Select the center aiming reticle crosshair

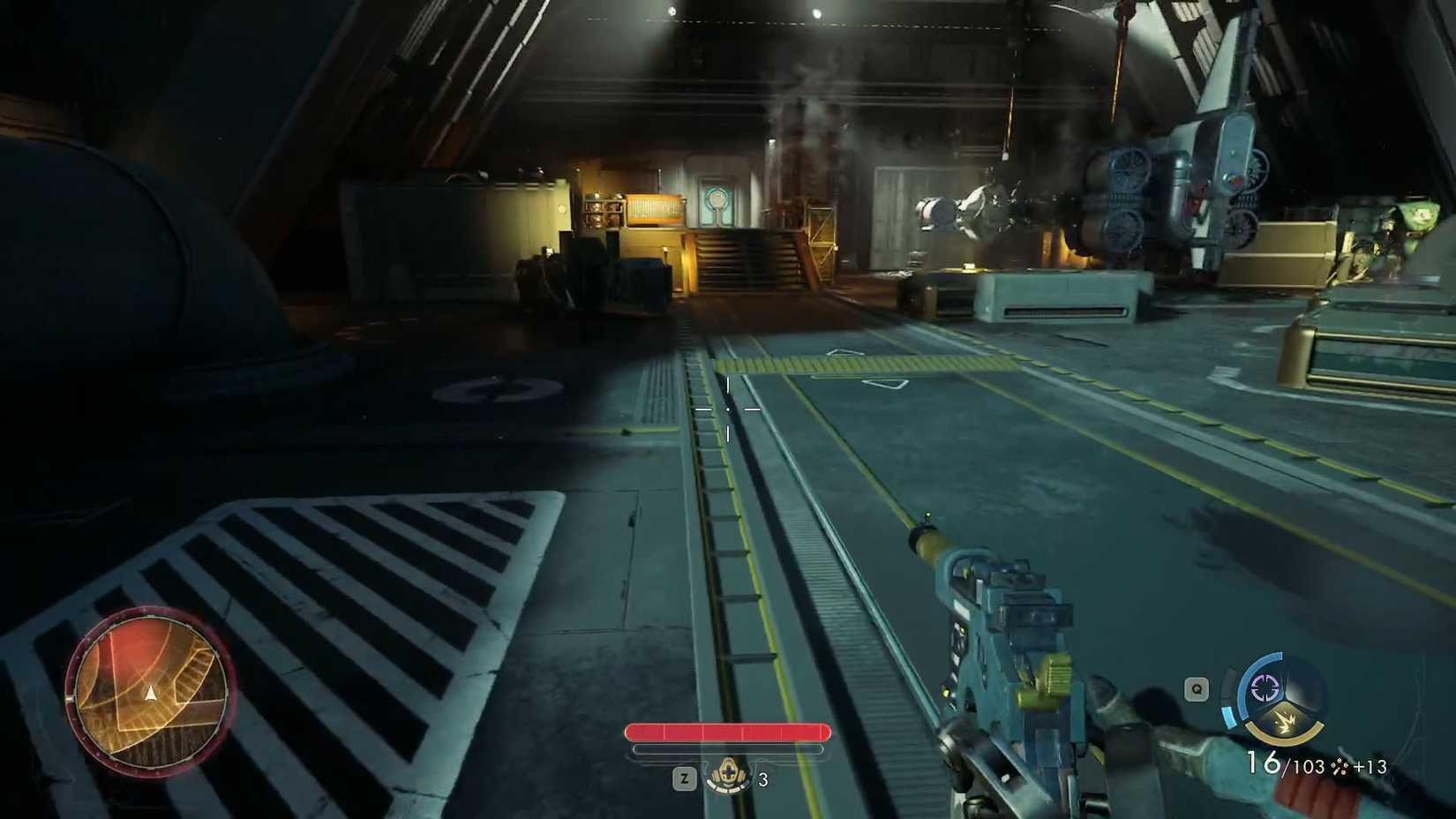[x=728, y=410]
